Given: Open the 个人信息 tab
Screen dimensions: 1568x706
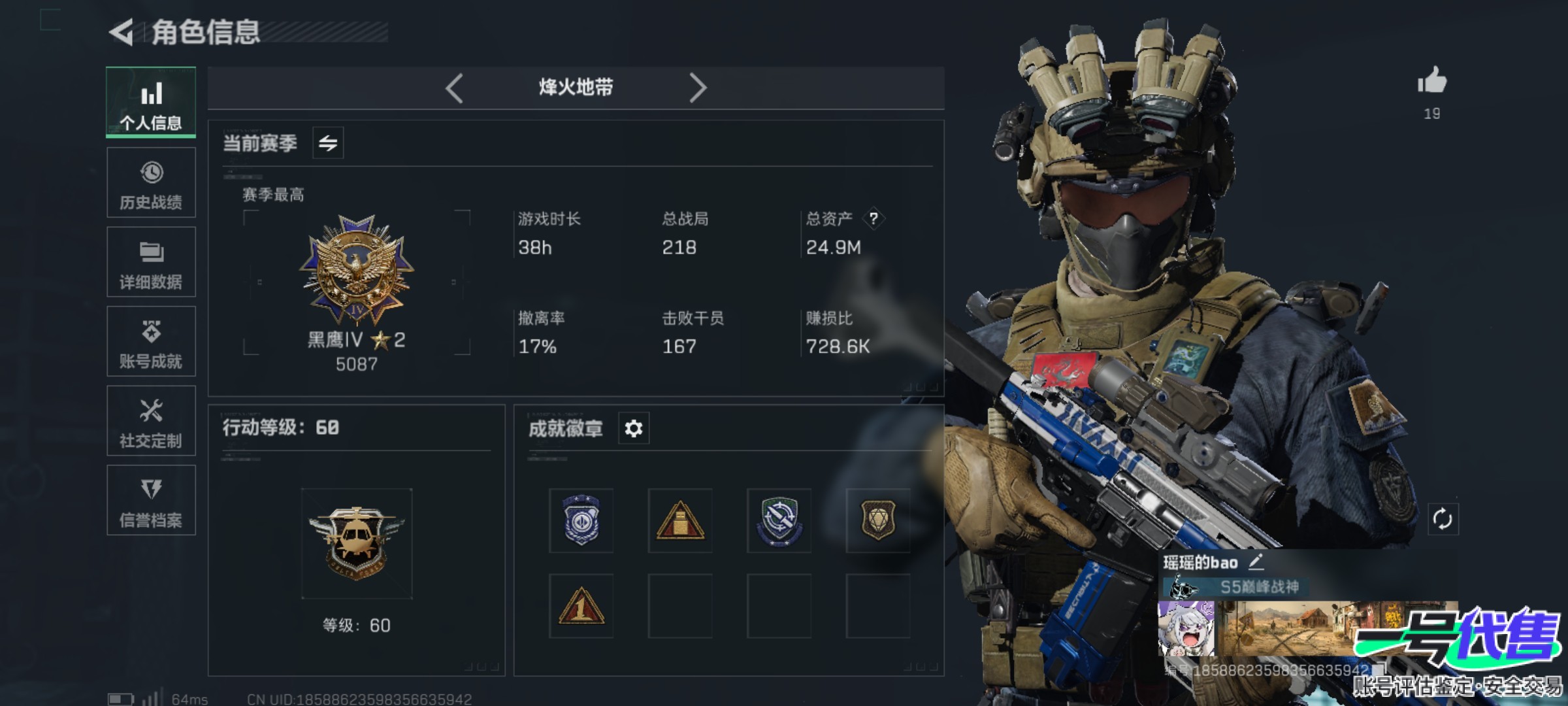Looking at the screenshot, I should pyautogui.click(x=151, y=103).
